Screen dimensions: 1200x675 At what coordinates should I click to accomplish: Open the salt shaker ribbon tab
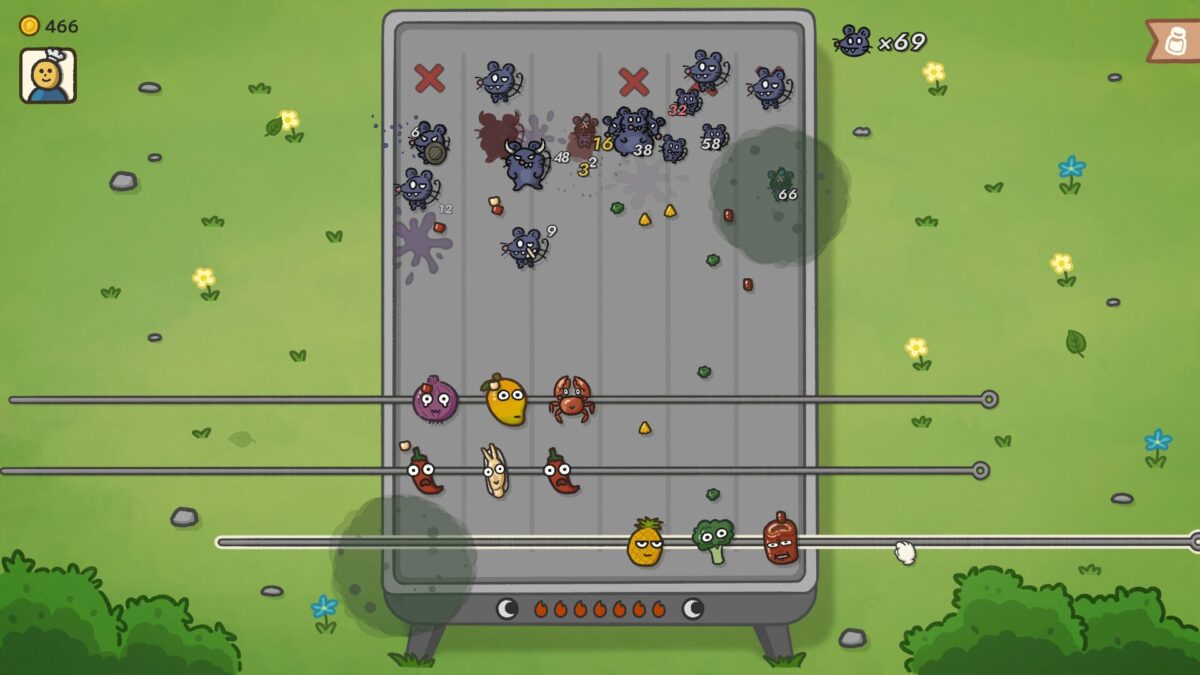(1176, 41)
